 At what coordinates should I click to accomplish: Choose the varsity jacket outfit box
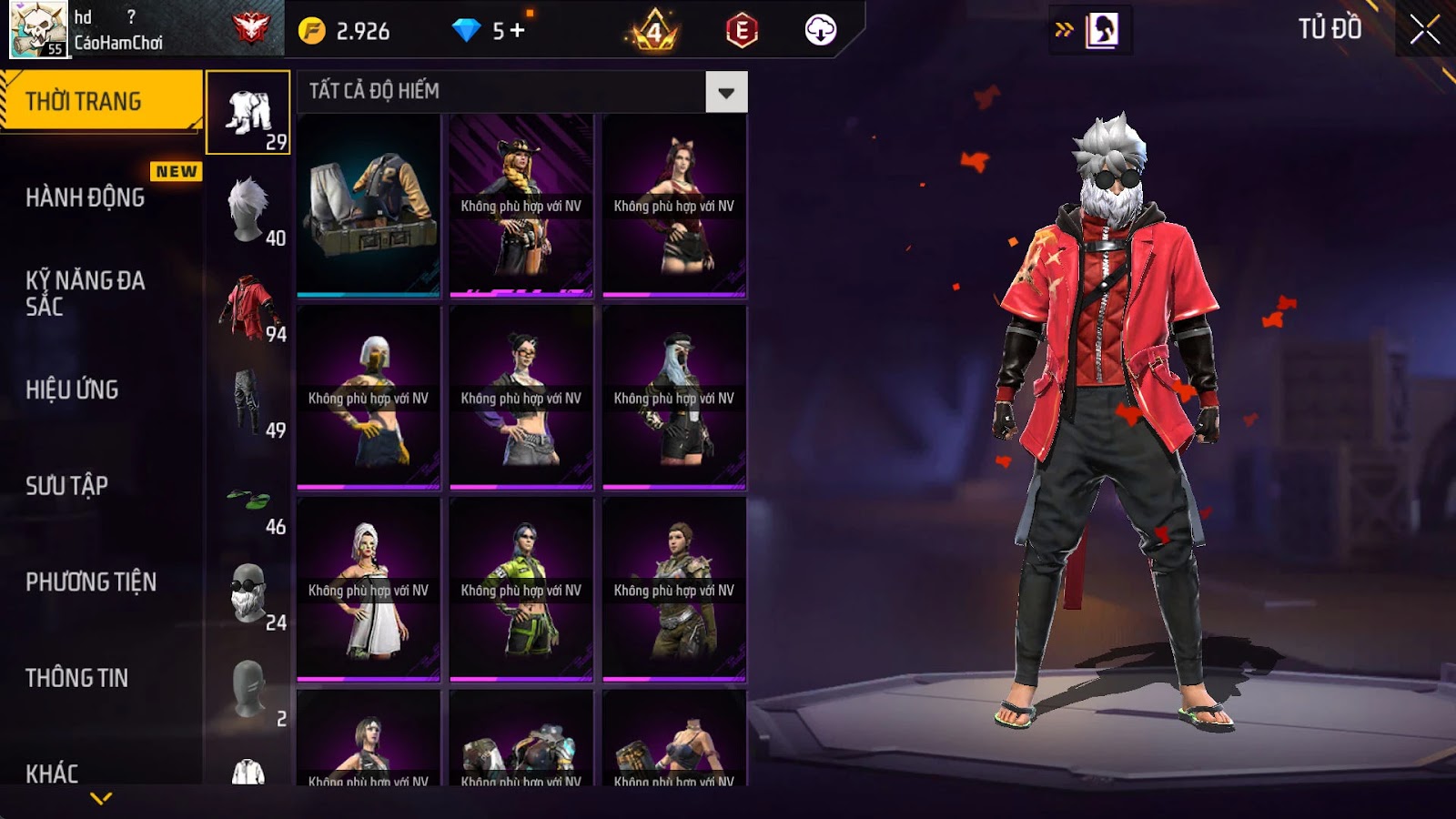click(369, 206)
